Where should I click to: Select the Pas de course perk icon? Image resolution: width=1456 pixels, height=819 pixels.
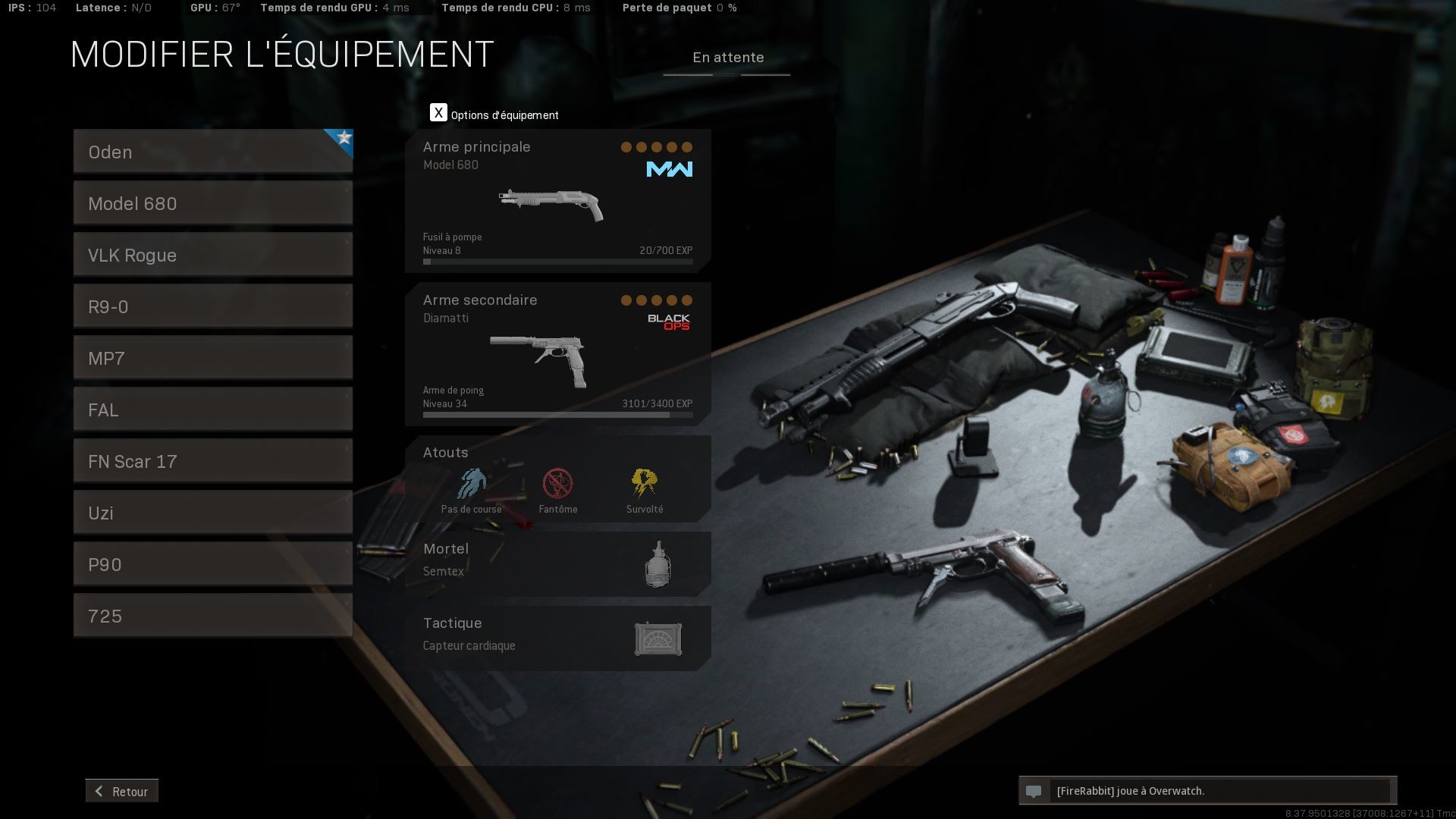point(470,485)
